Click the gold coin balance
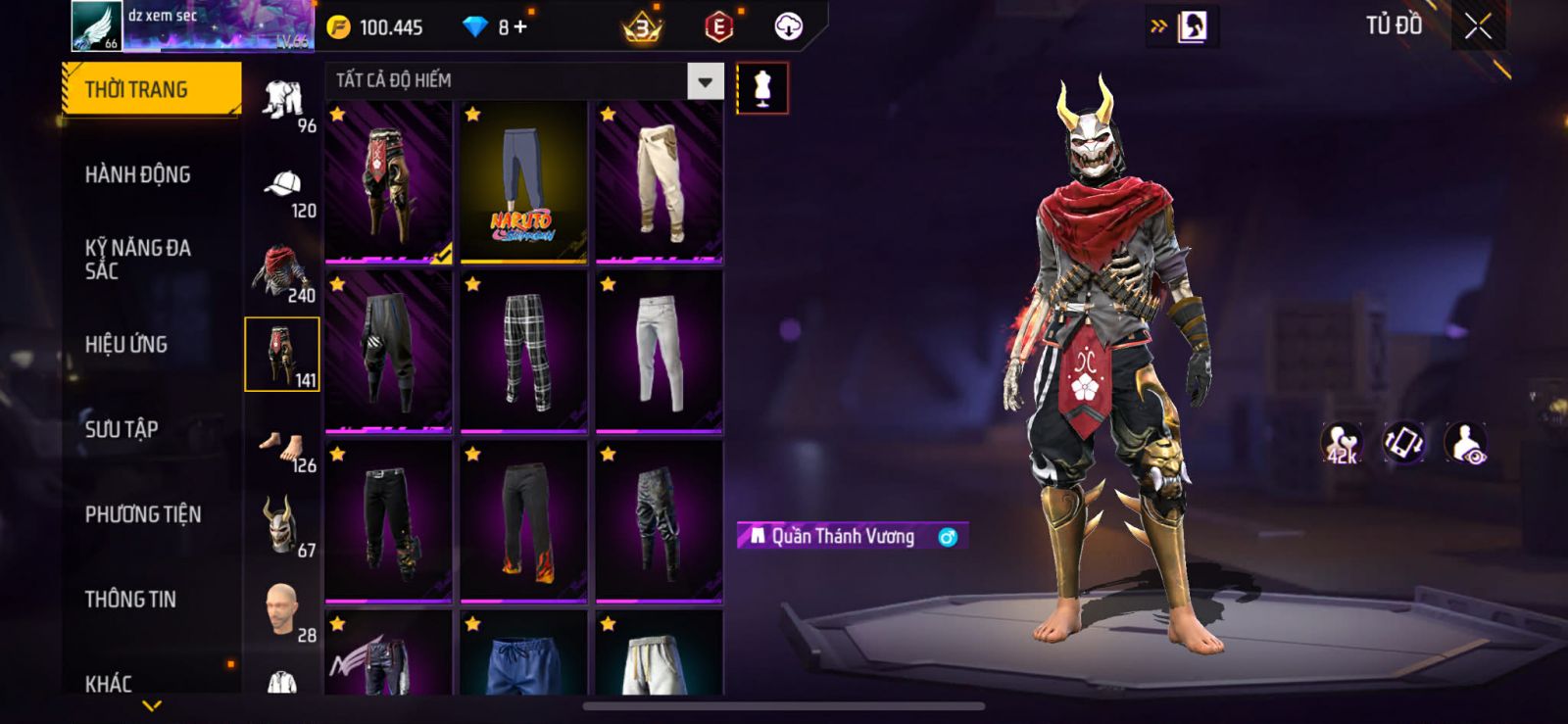 pyautogui.click(x=376, y=27)
